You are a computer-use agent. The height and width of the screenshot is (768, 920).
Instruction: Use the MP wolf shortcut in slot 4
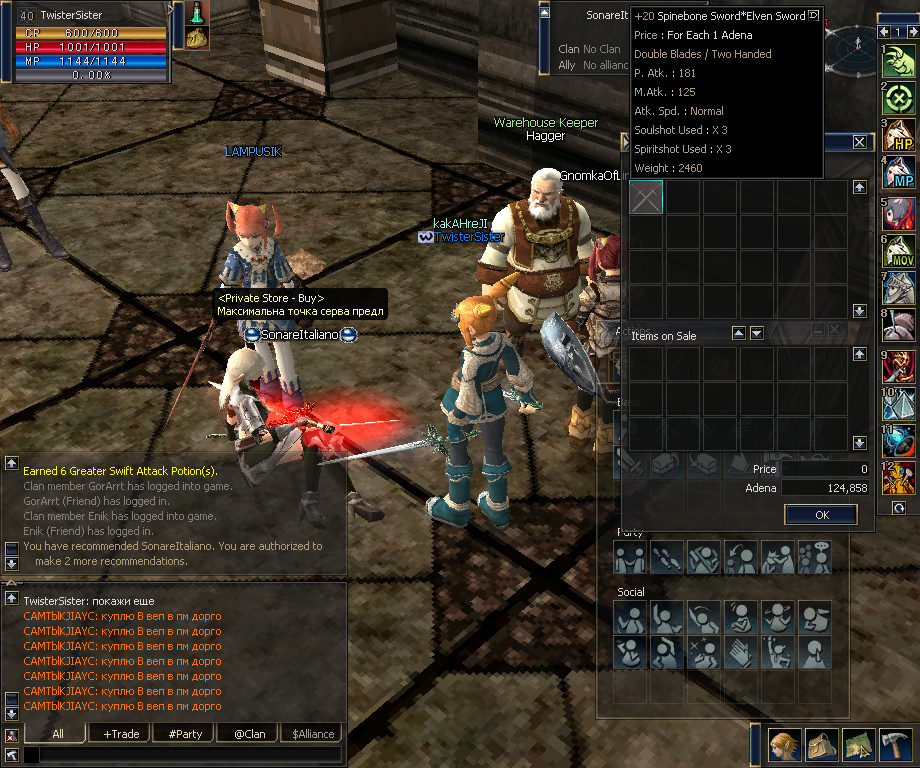[x=899, y=174]
